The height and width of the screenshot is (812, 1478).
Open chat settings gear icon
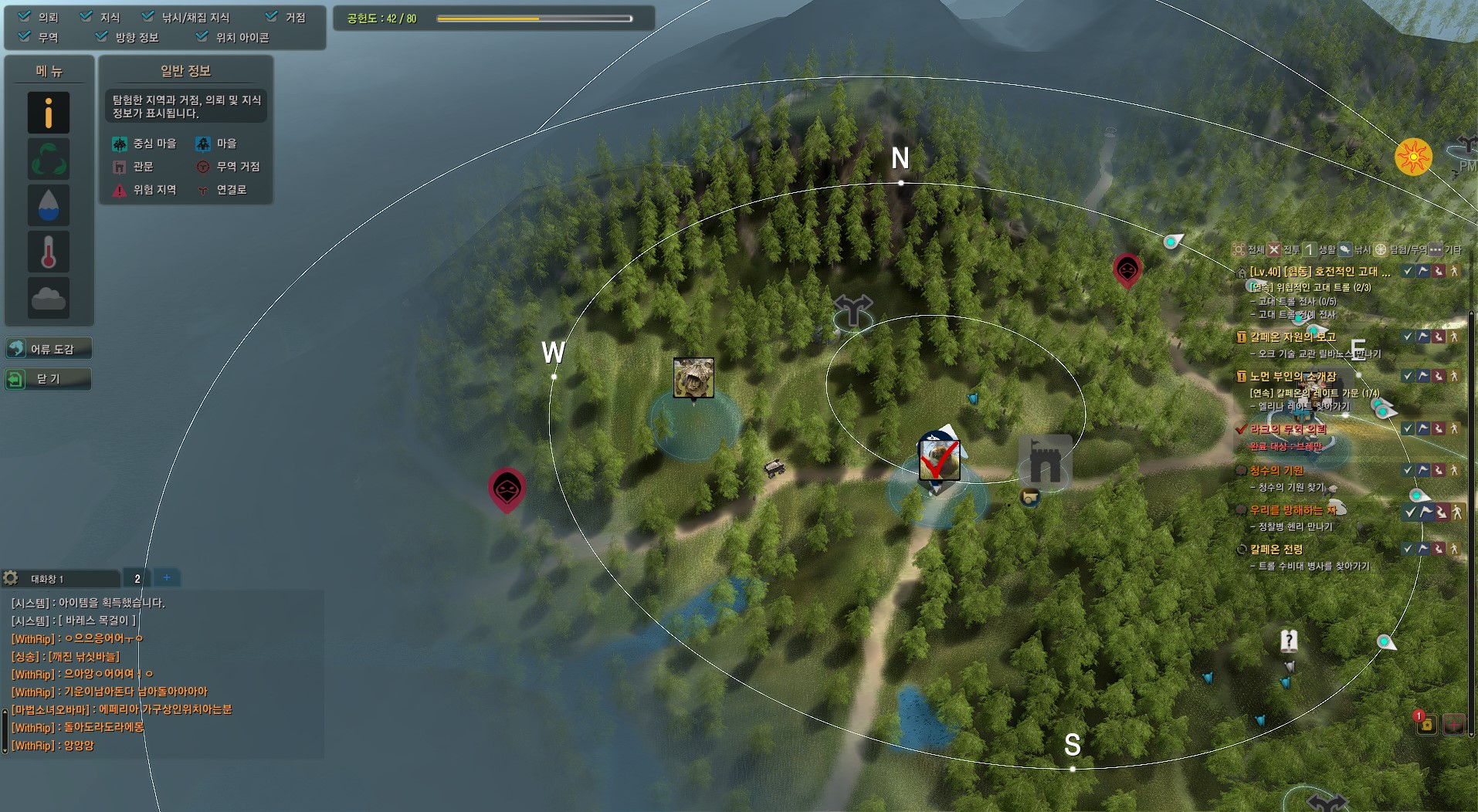(11, 578)
